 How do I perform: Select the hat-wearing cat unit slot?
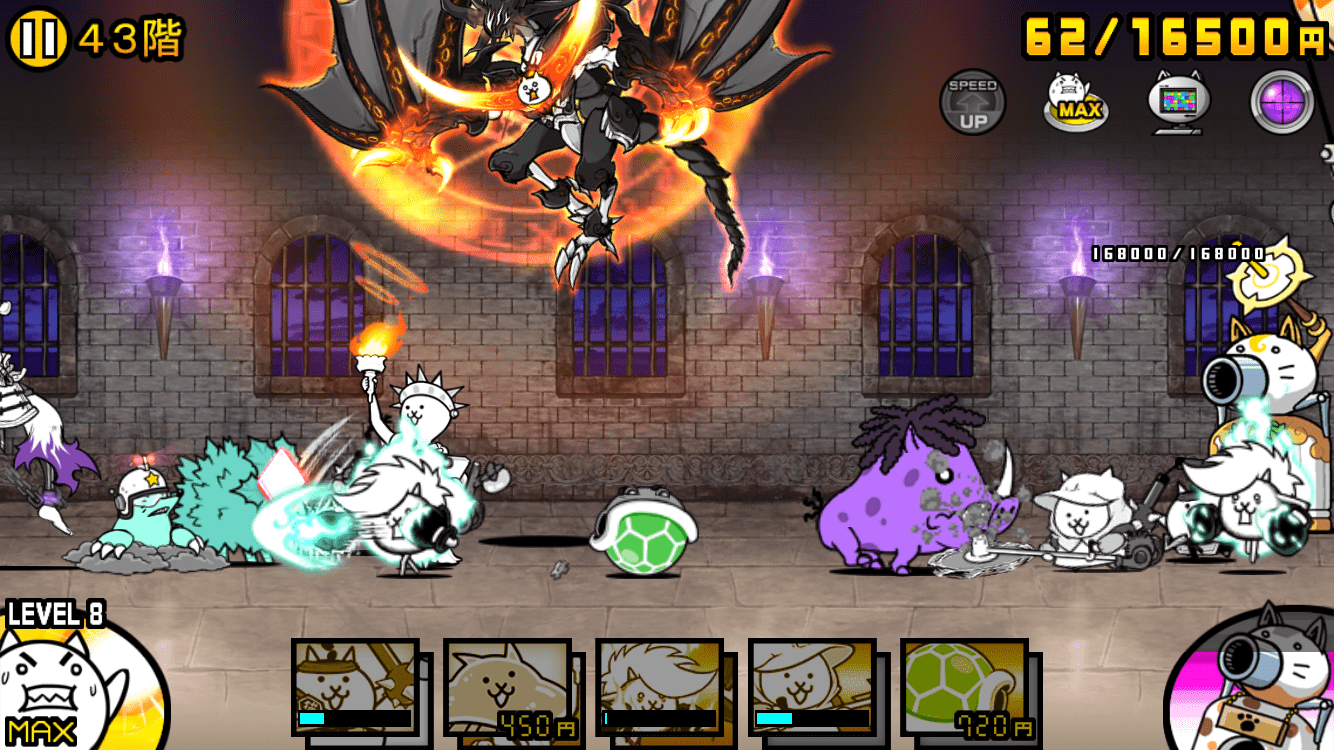(811, 688)
